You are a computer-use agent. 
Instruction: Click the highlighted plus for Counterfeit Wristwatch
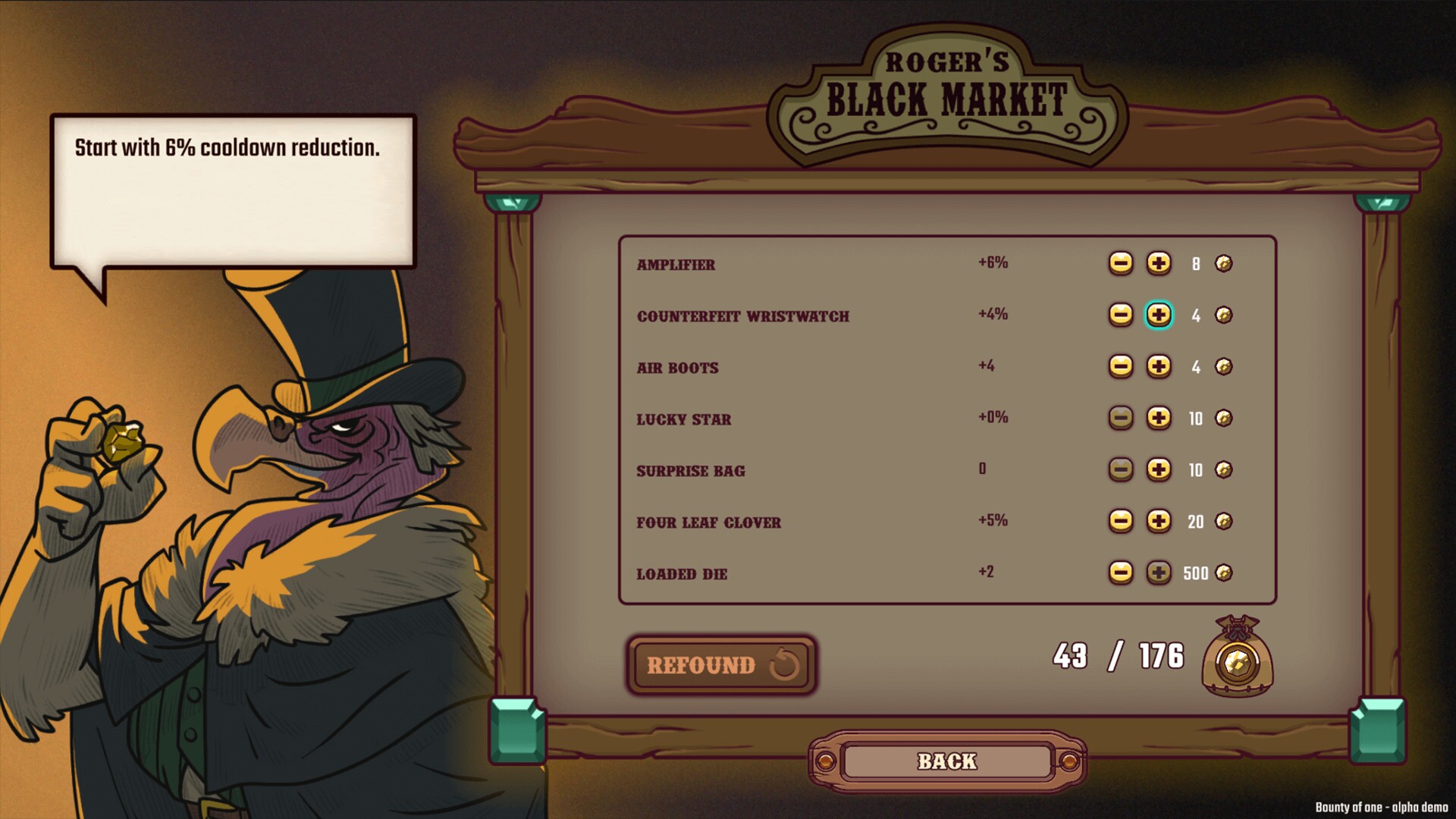pyautogui.click(x=1159, y=315)
